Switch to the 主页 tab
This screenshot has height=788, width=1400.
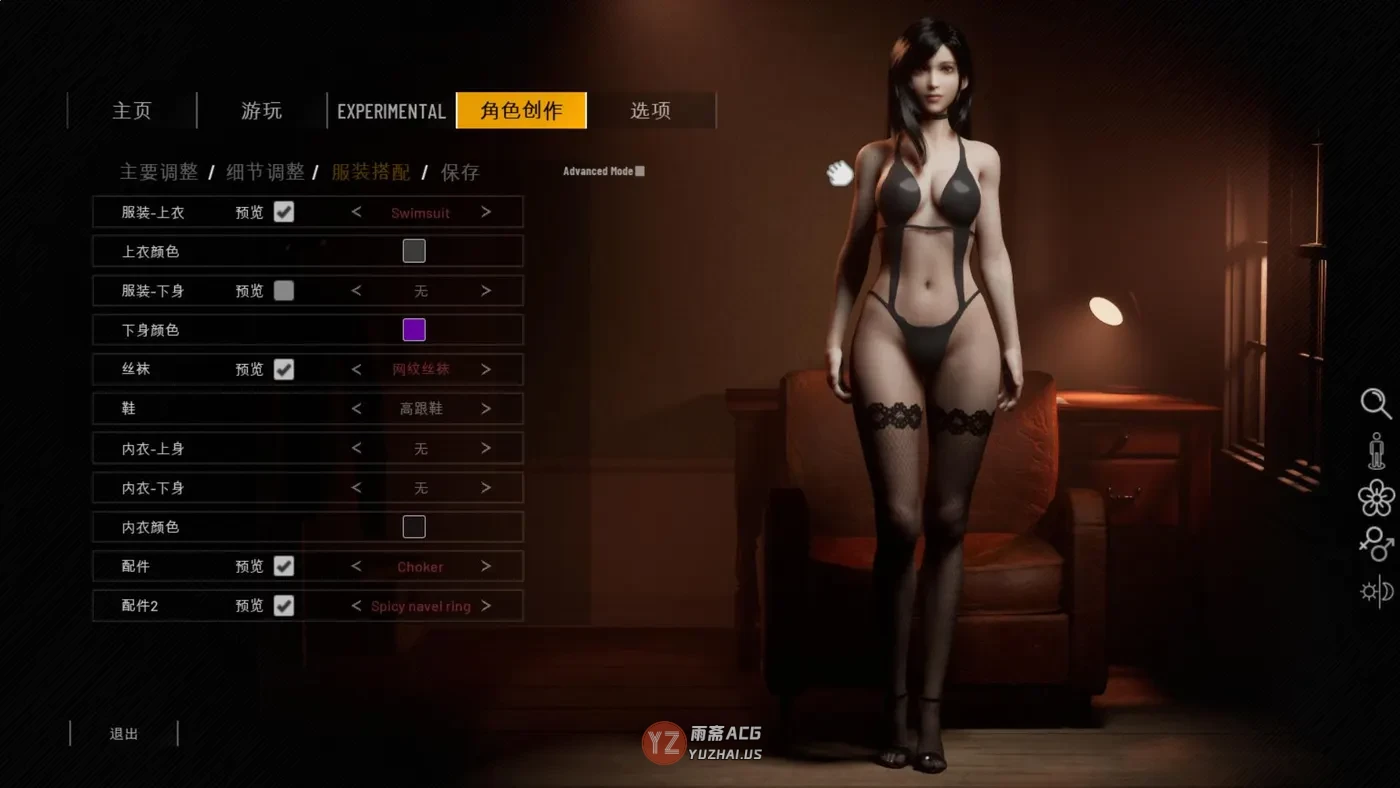132,111
